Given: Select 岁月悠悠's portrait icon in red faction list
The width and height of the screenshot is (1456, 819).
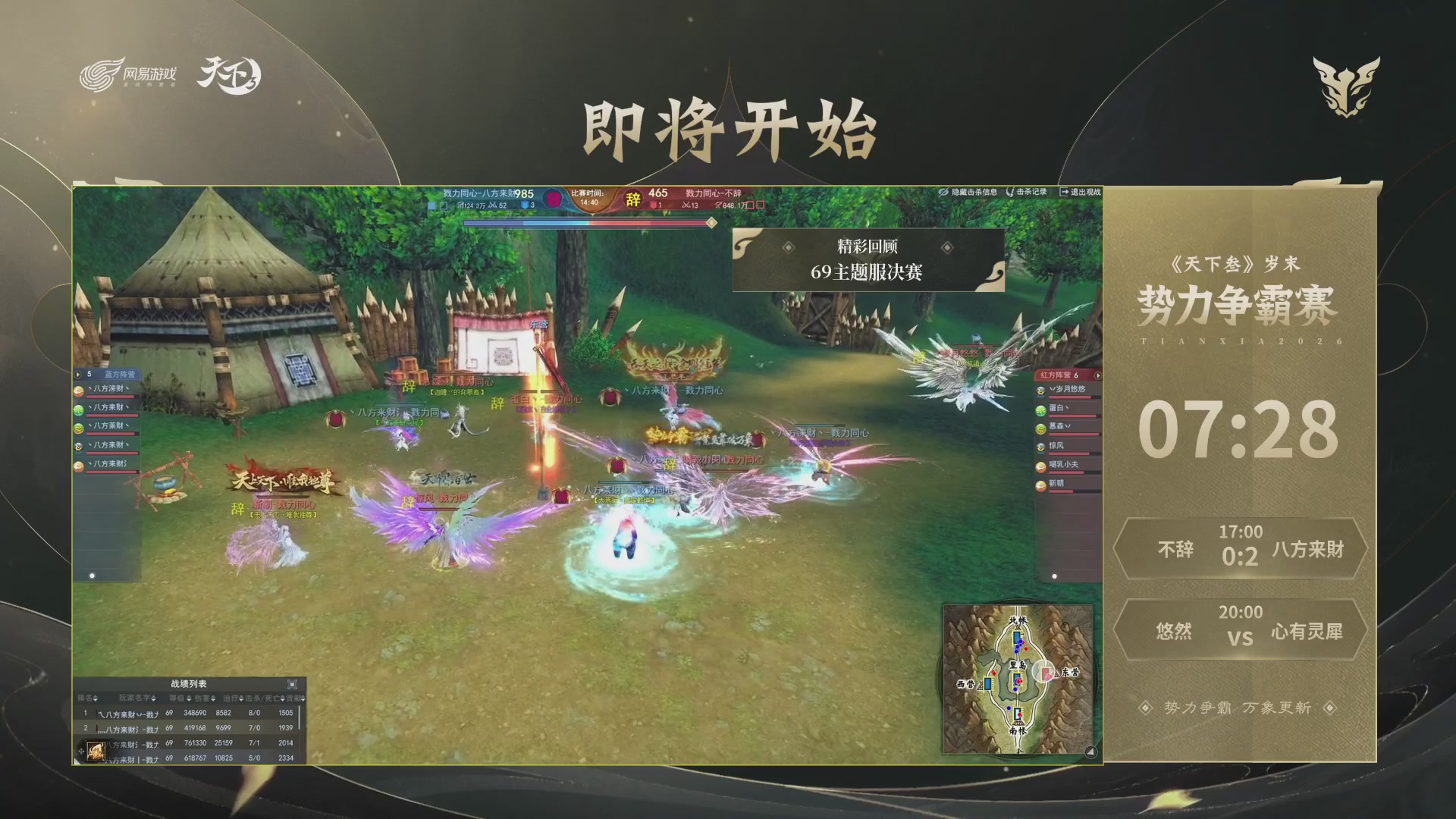Looking at the screenshot, I should [x=1040, y=391].
